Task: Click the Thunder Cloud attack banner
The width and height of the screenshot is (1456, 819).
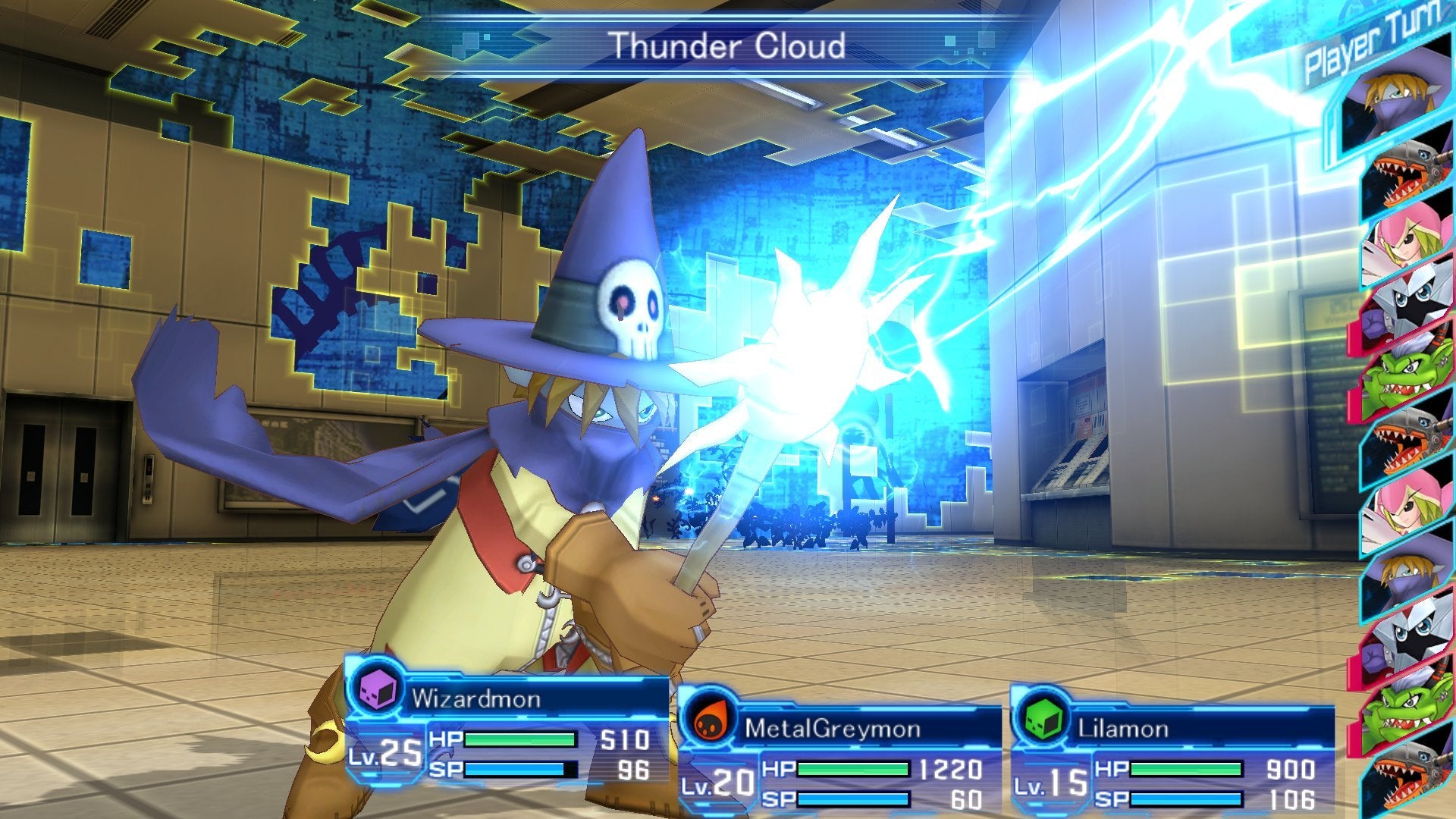Action: point(728,45)
